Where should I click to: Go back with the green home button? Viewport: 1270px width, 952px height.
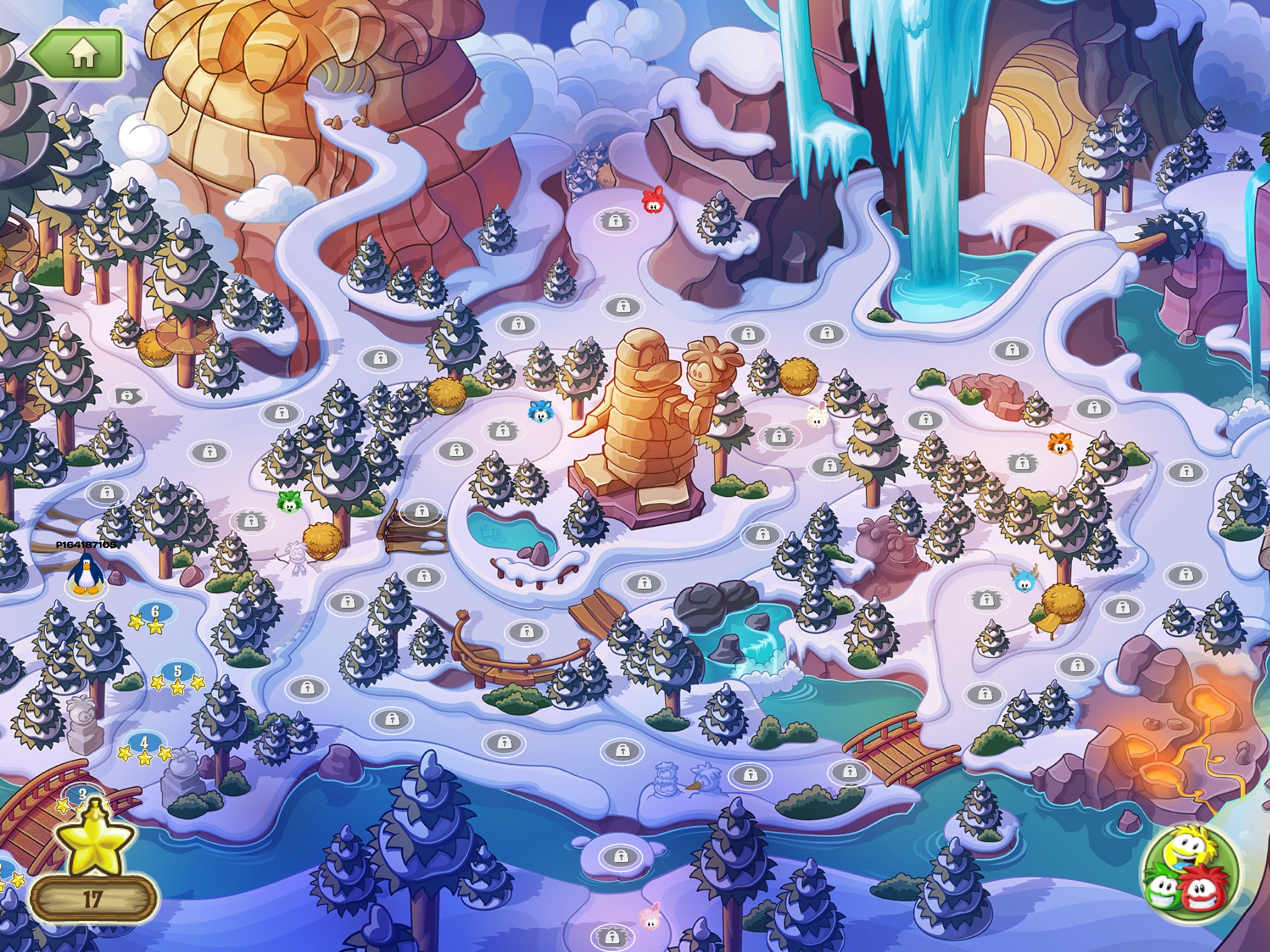coord(76,55)
